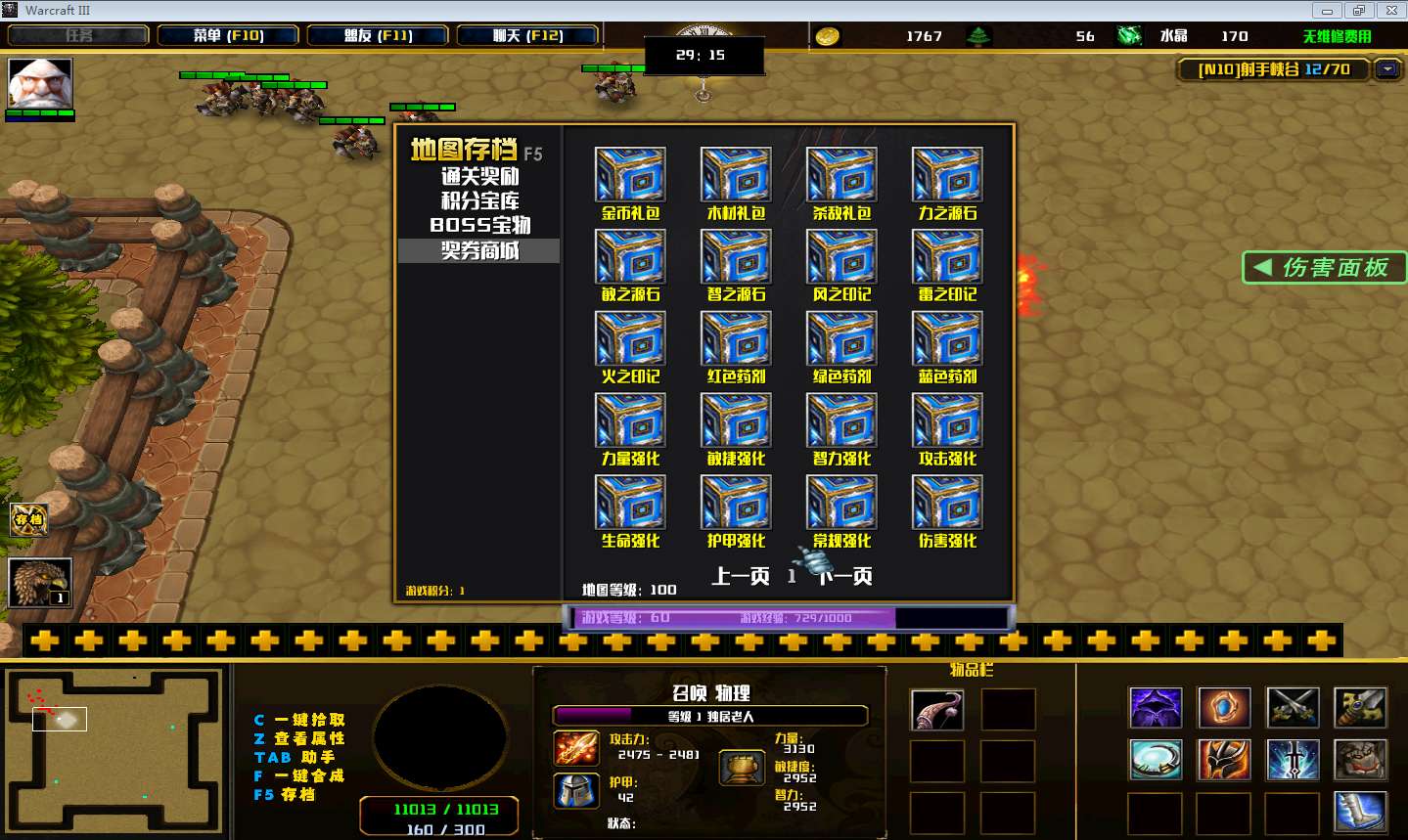Select the 生命强化 box
The image size is (1408, 840).
pyautogui.click(x=630, y=503)
